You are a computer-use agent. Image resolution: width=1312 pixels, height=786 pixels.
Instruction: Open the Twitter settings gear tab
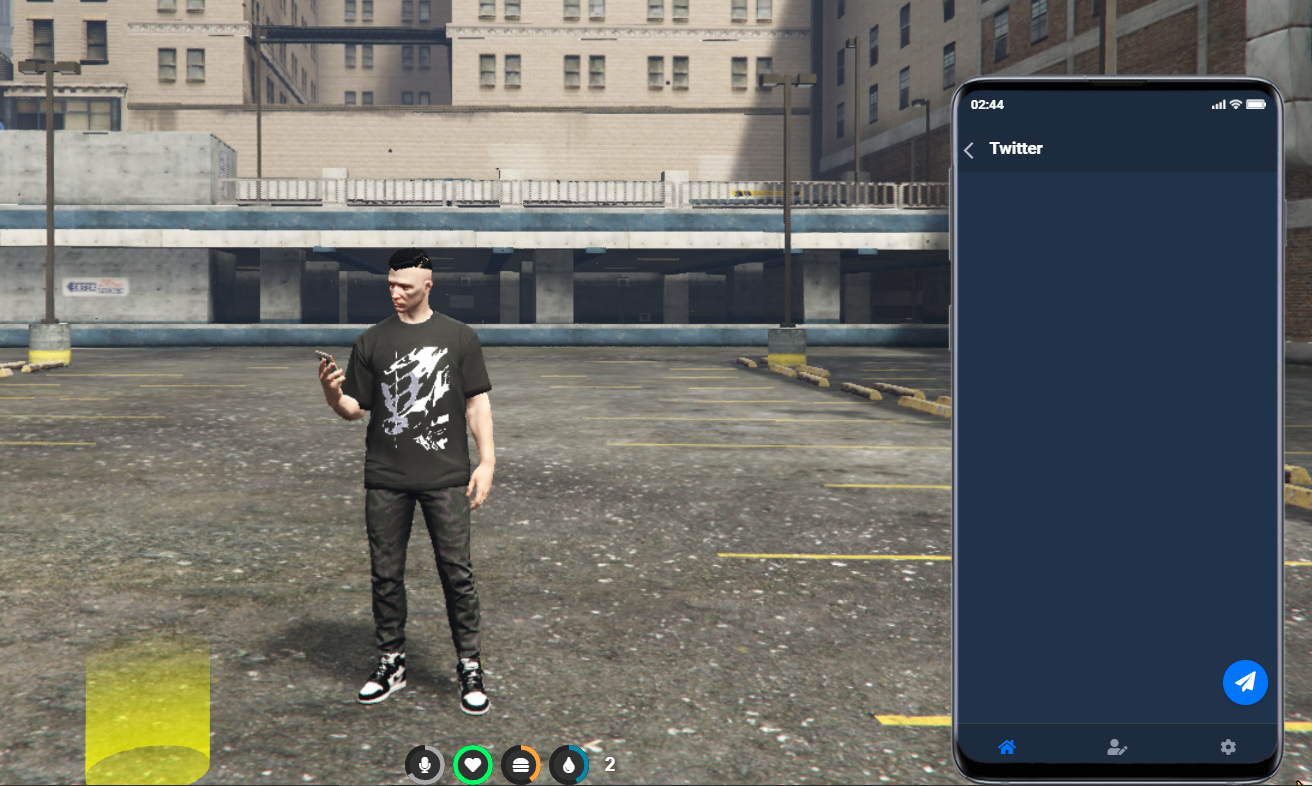[x=1228, y=747]
